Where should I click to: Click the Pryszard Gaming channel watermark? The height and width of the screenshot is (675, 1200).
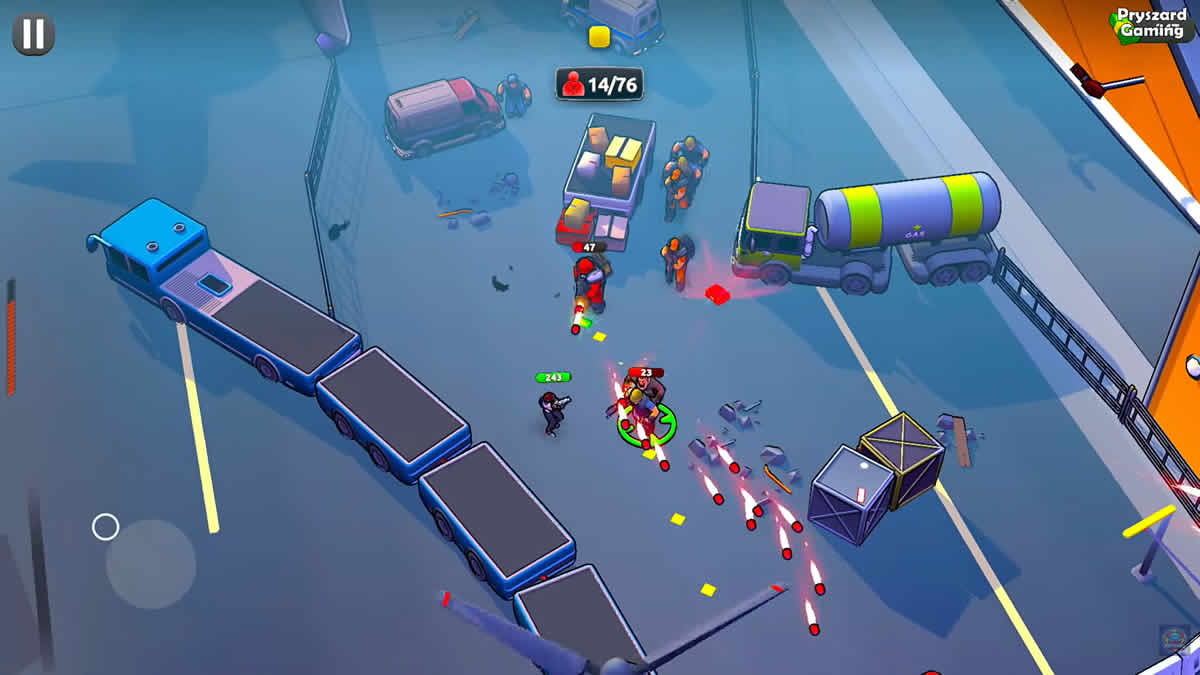click(1152, 24)
